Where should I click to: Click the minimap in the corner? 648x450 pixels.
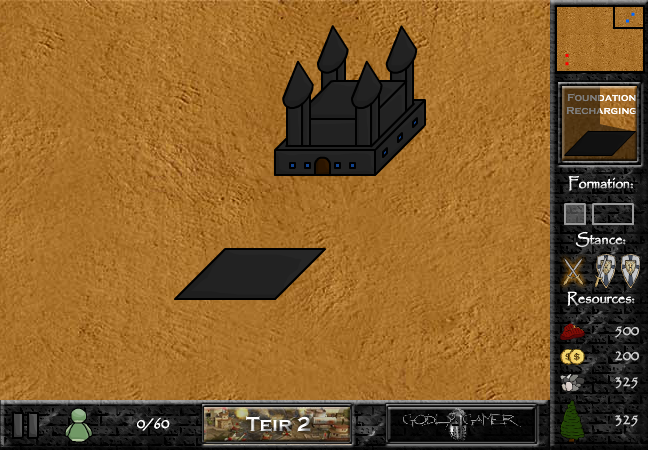tap(599, 38)
